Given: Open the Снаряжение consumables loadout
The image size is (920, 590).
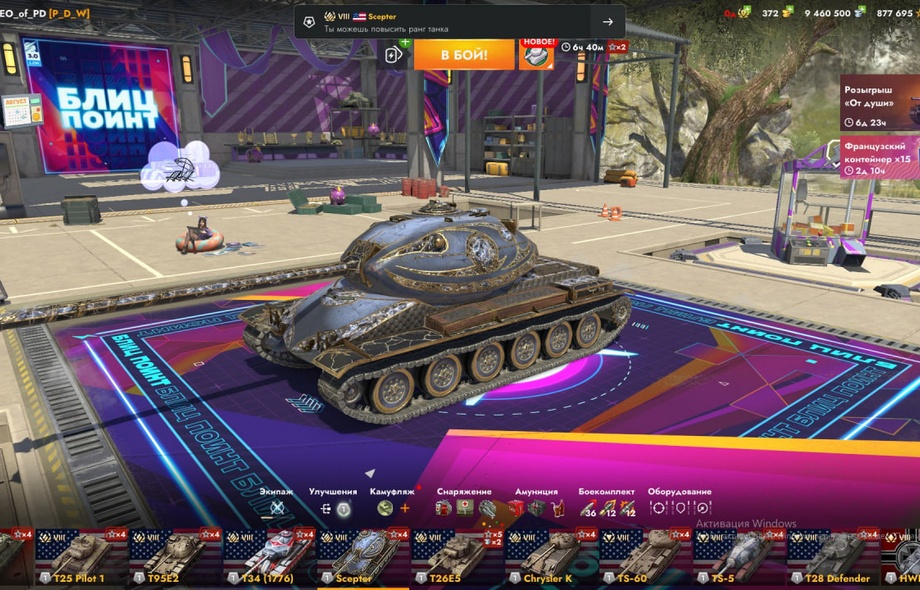Looking at the screenshot, I should tap(464, 507).
